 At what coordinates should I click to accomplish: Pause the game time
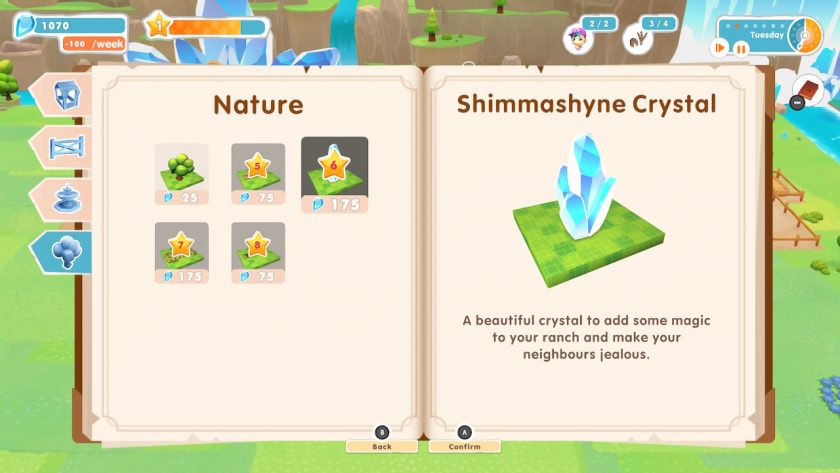tap(741, 47)
